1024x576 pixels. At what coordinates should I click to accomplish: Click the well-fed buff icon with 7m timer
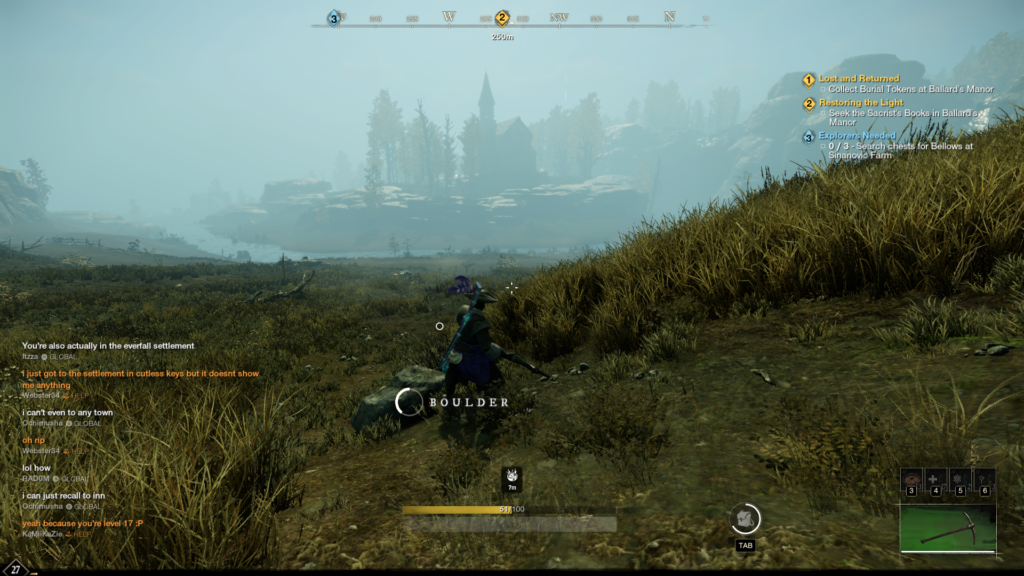tap(511, 478)
